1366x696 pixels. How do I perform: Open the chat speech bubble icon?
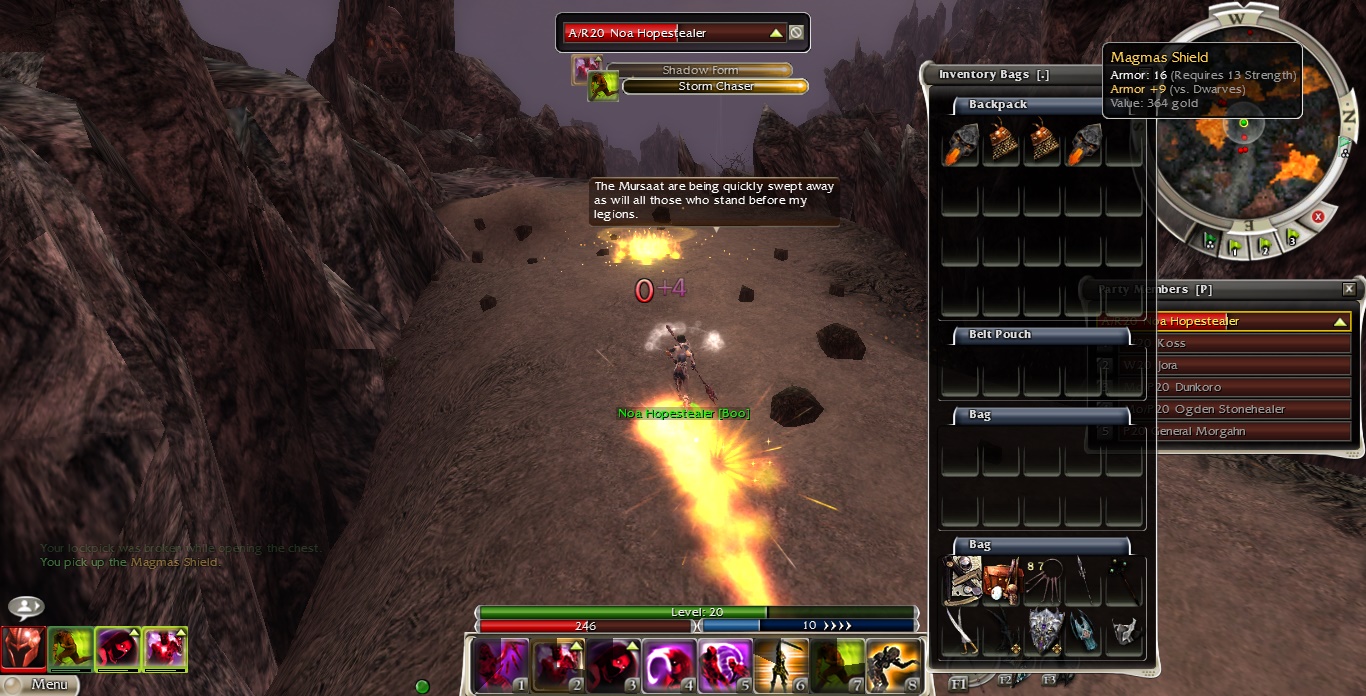click(x=26, y=607)
